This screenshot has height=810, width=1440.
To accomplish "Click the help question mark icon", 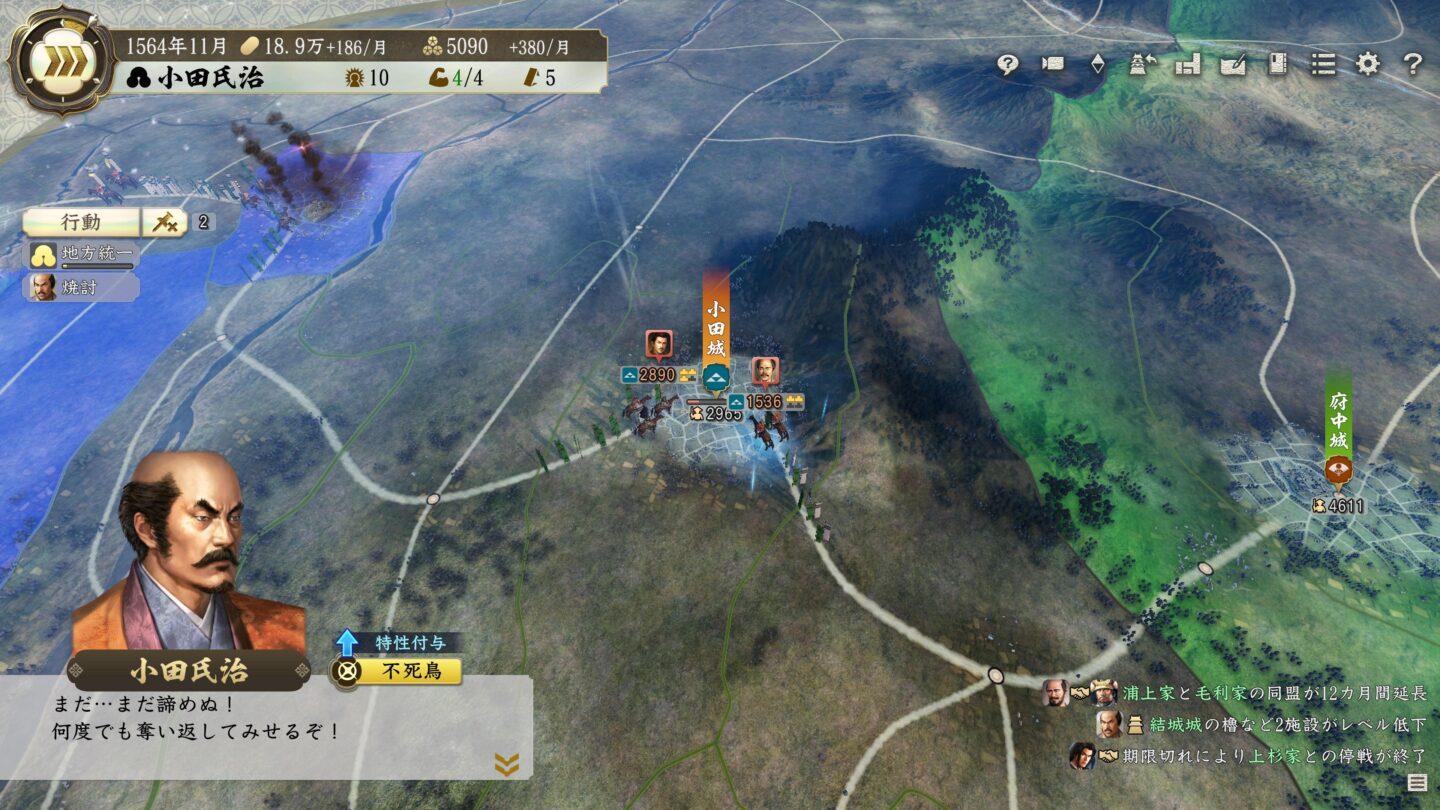I will tap(1412, 64).
